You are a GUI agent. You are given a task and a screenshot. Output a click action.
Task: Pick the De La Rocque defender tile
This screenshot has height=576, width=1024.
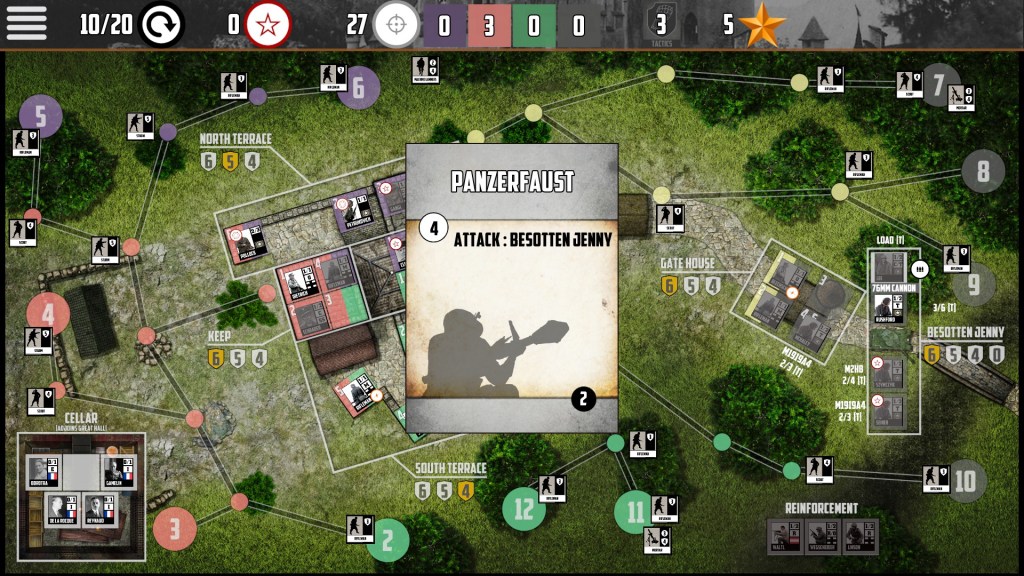62,509
